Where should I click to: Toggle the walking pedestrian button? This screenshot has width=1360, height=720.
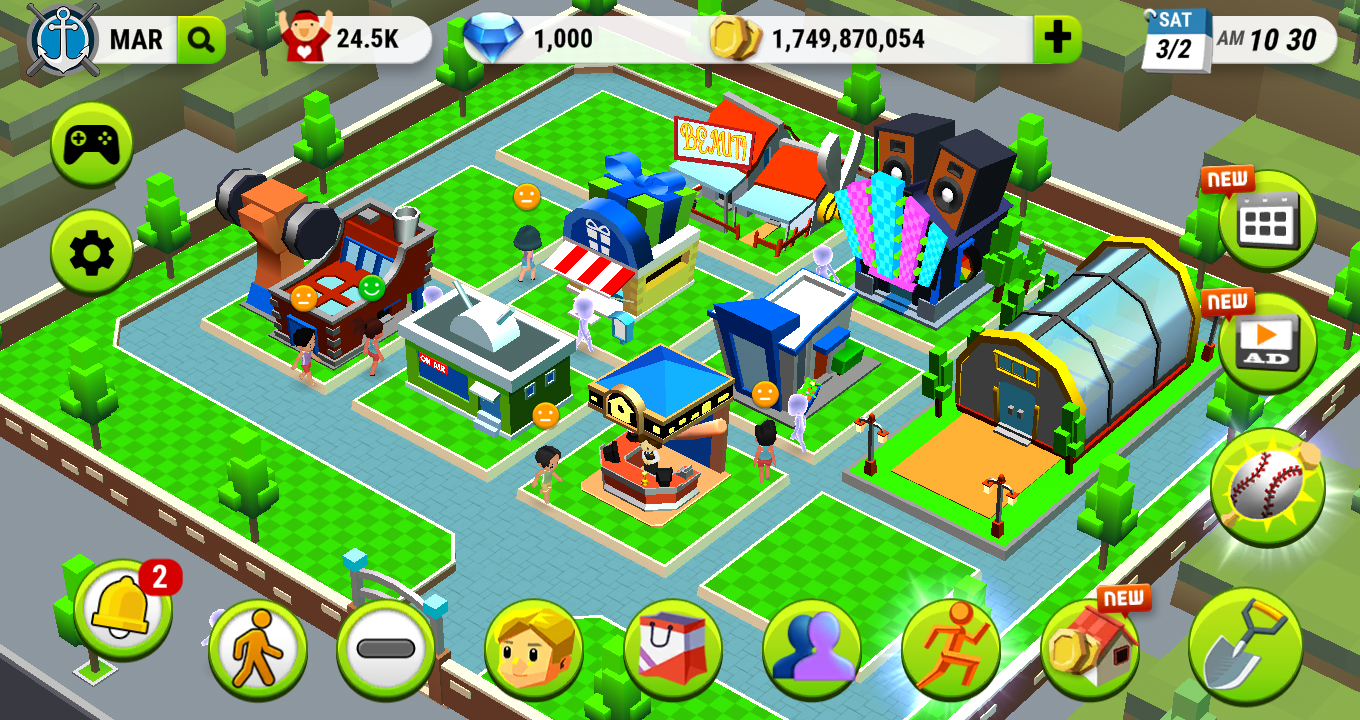click(257, 650)
